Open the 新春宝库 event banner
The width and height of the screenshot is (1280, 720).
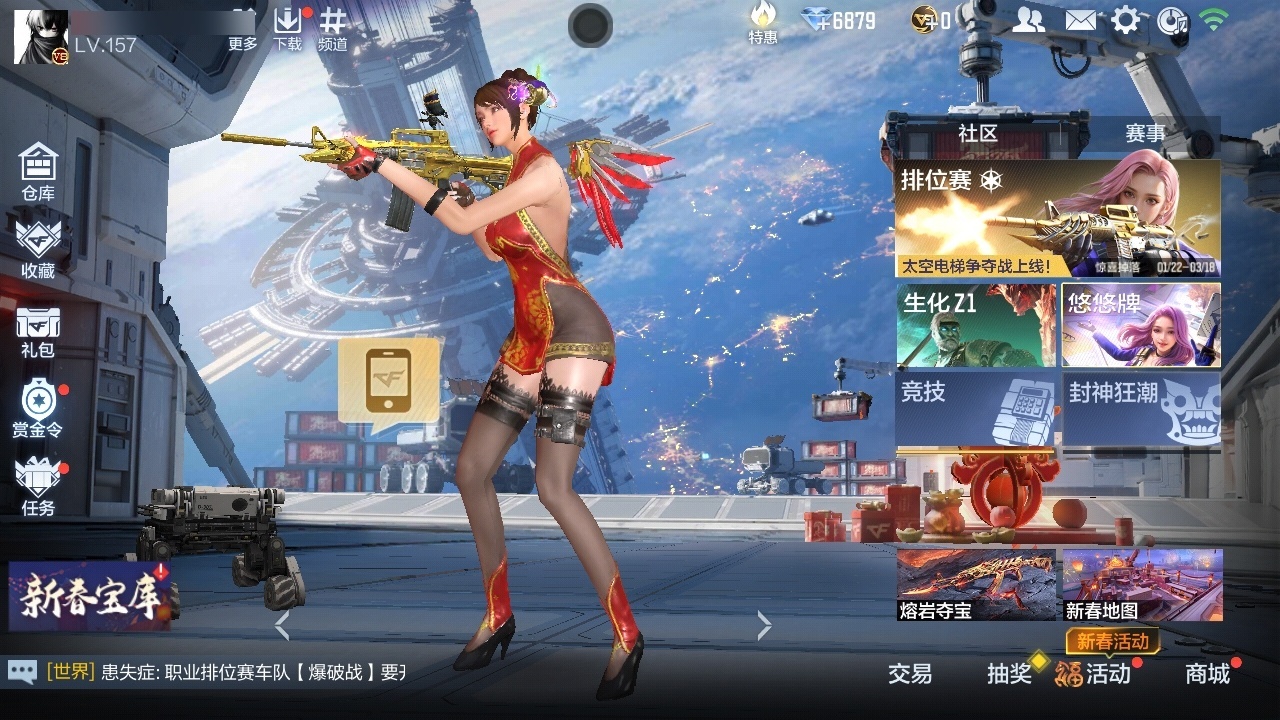coord(88,596)
